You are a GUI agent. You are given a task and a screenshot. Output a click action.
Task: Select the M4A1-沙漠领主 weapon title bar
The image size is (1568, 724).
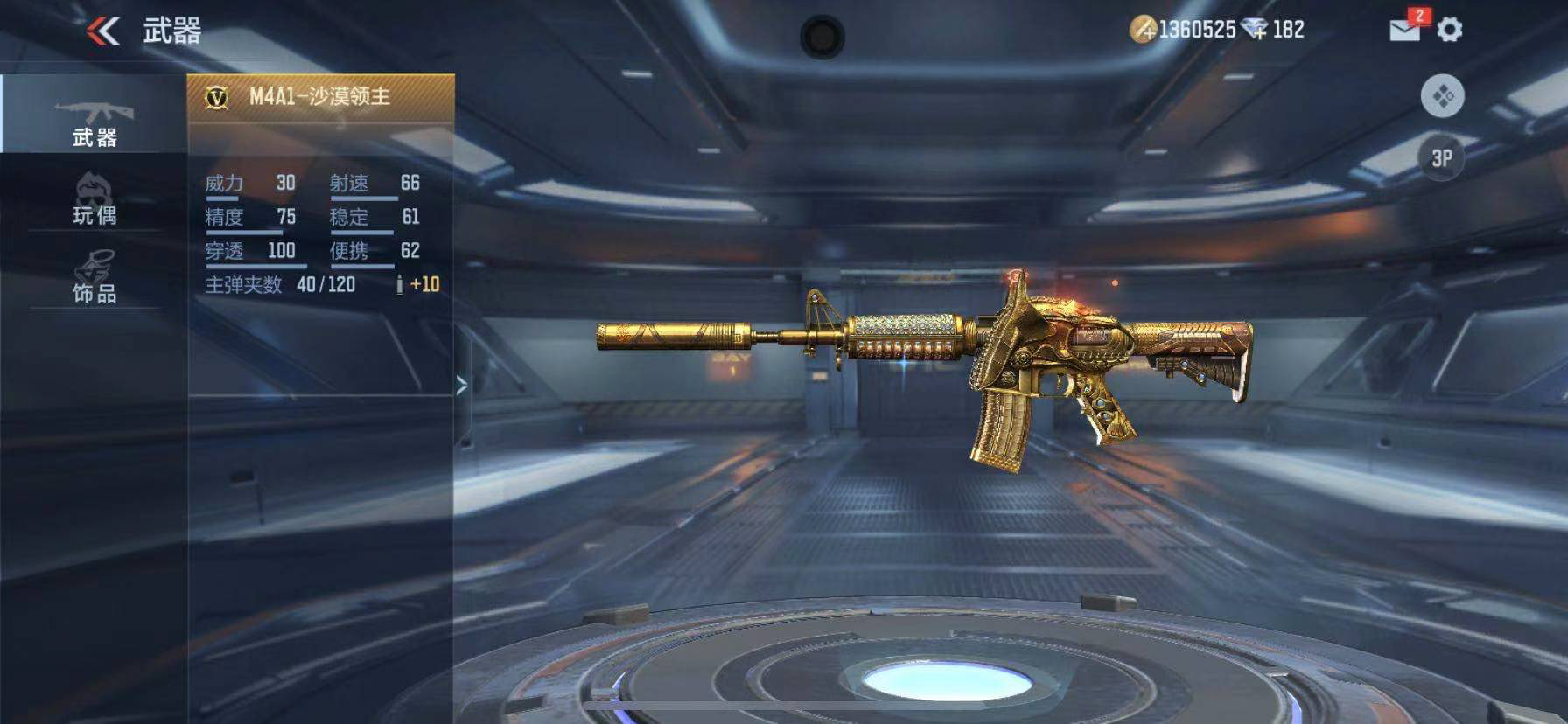320,97
